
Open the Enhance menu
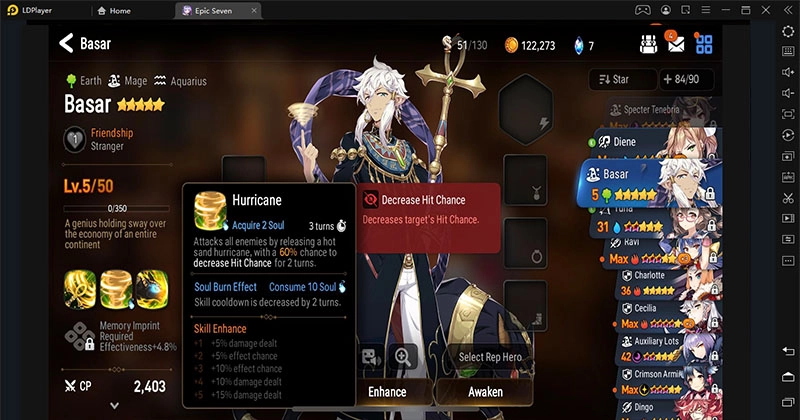(387, 391)
